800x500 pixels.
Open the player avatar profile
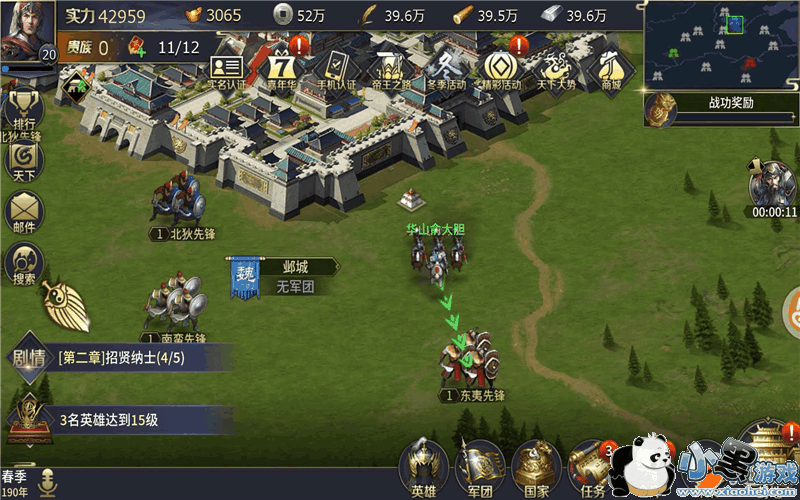coord(26,30)
